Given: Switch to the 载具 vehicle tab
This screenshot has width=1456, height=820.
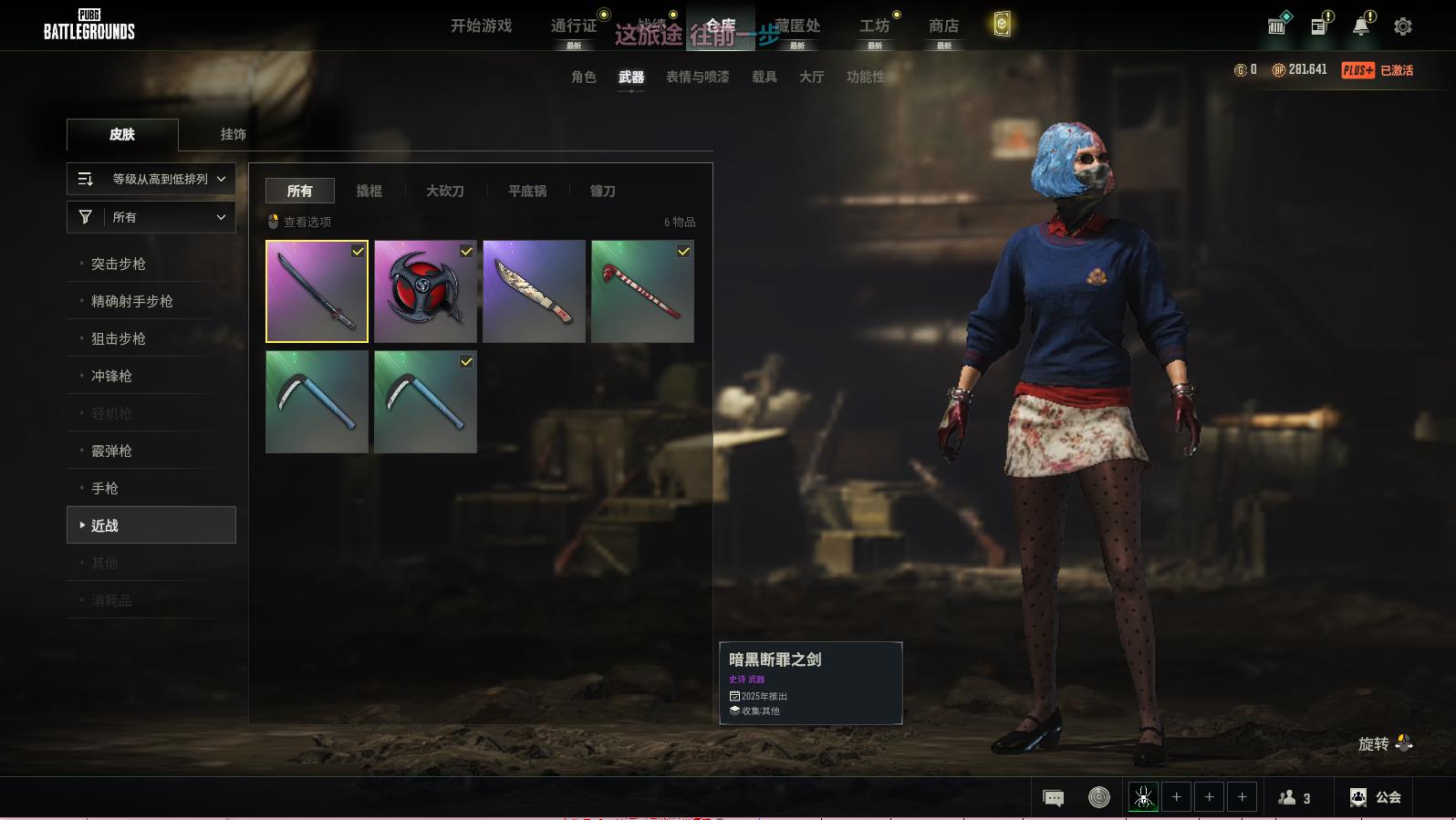Looking at the screenshot, I should pyautogui.click(x=764, y=78).
